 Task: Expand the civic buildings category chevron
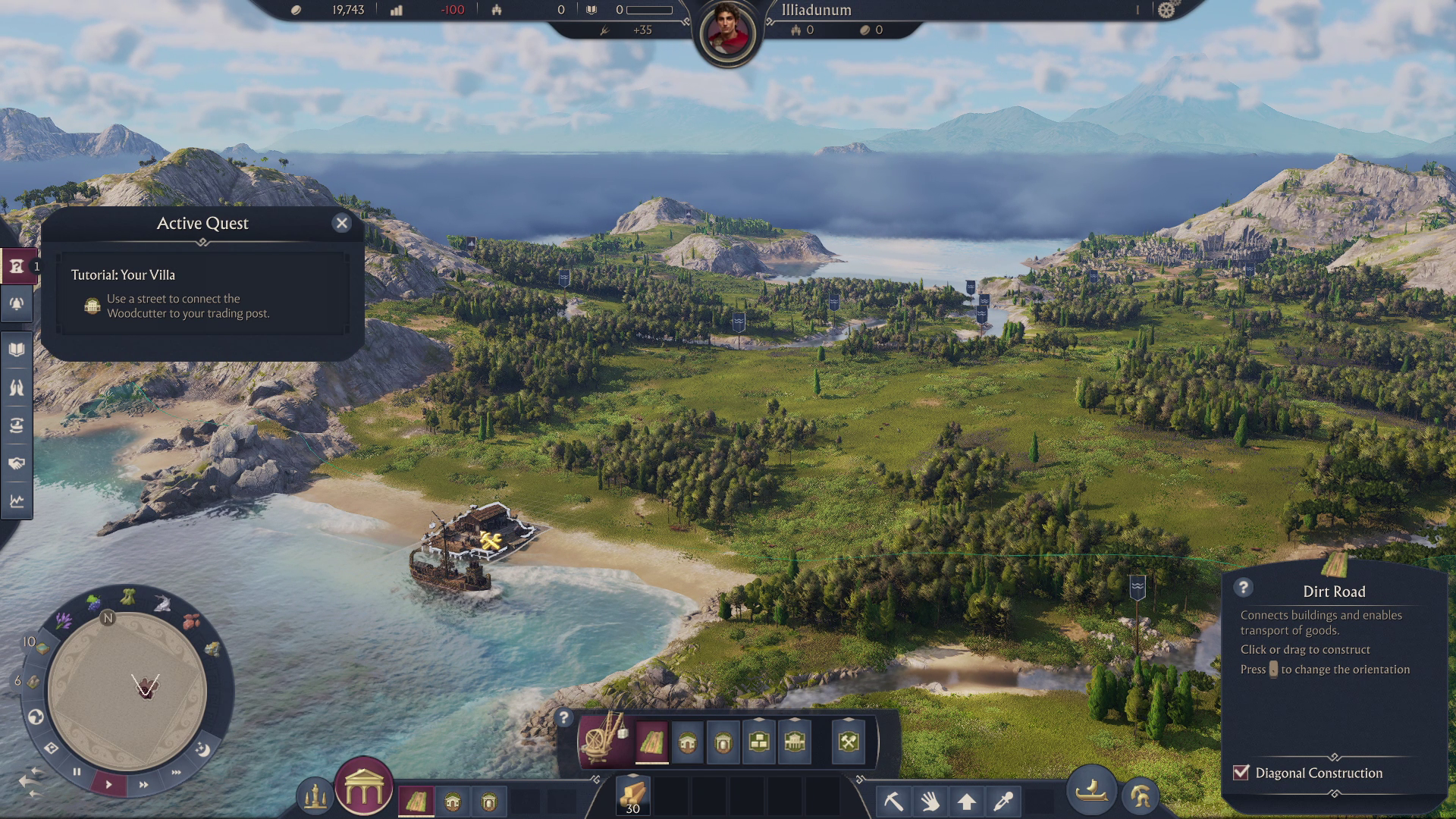point(794,717)
